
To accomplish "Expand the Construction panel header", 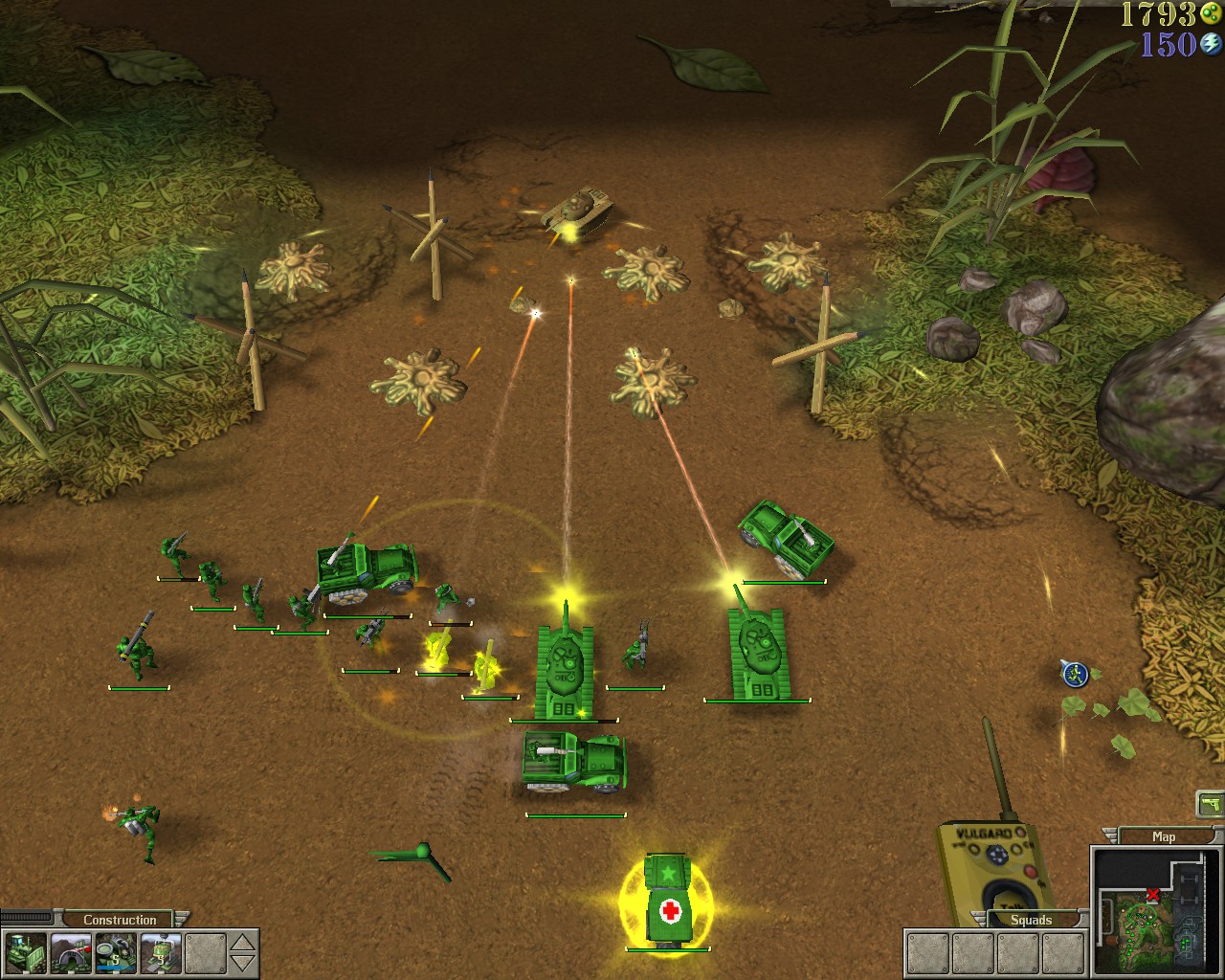I will pos(120,919).
